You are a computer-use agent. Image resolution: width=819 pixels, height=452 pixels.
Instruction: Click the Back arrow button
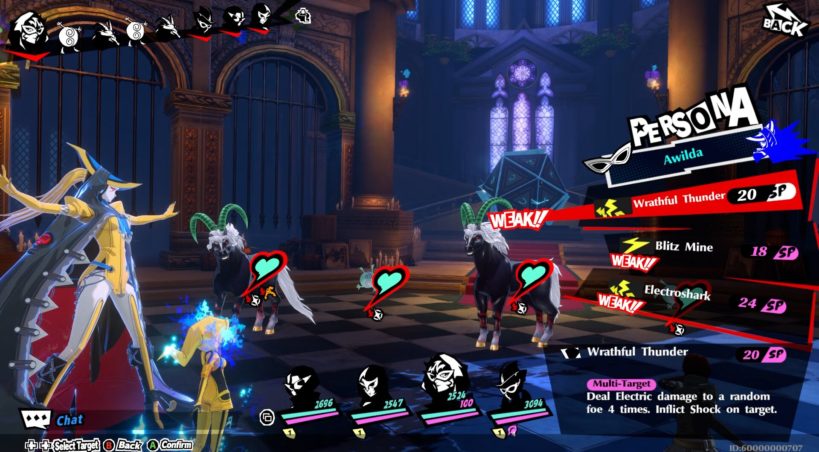click(x=784, y=21)
